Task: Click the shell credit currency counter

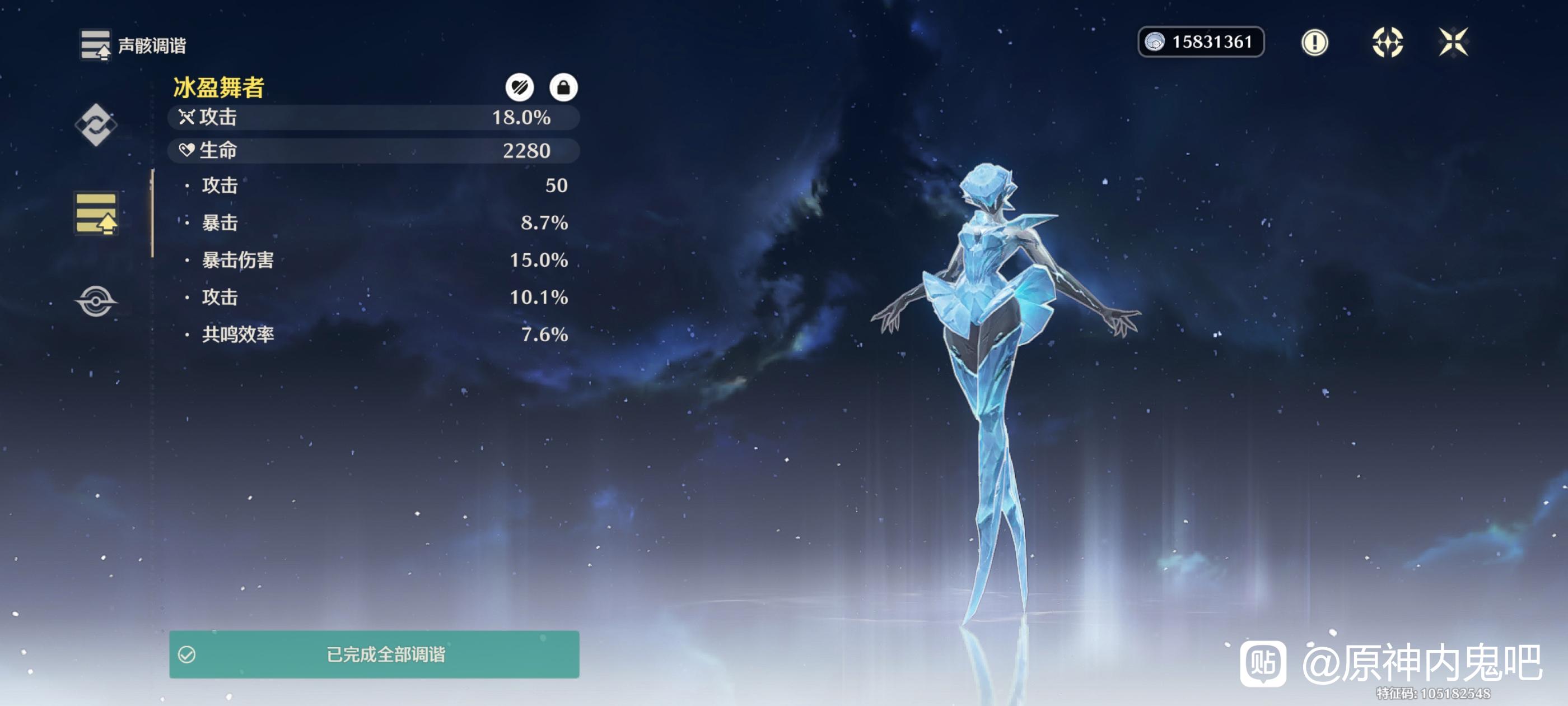Action: pyautogui.click(x=1200, y=42)
